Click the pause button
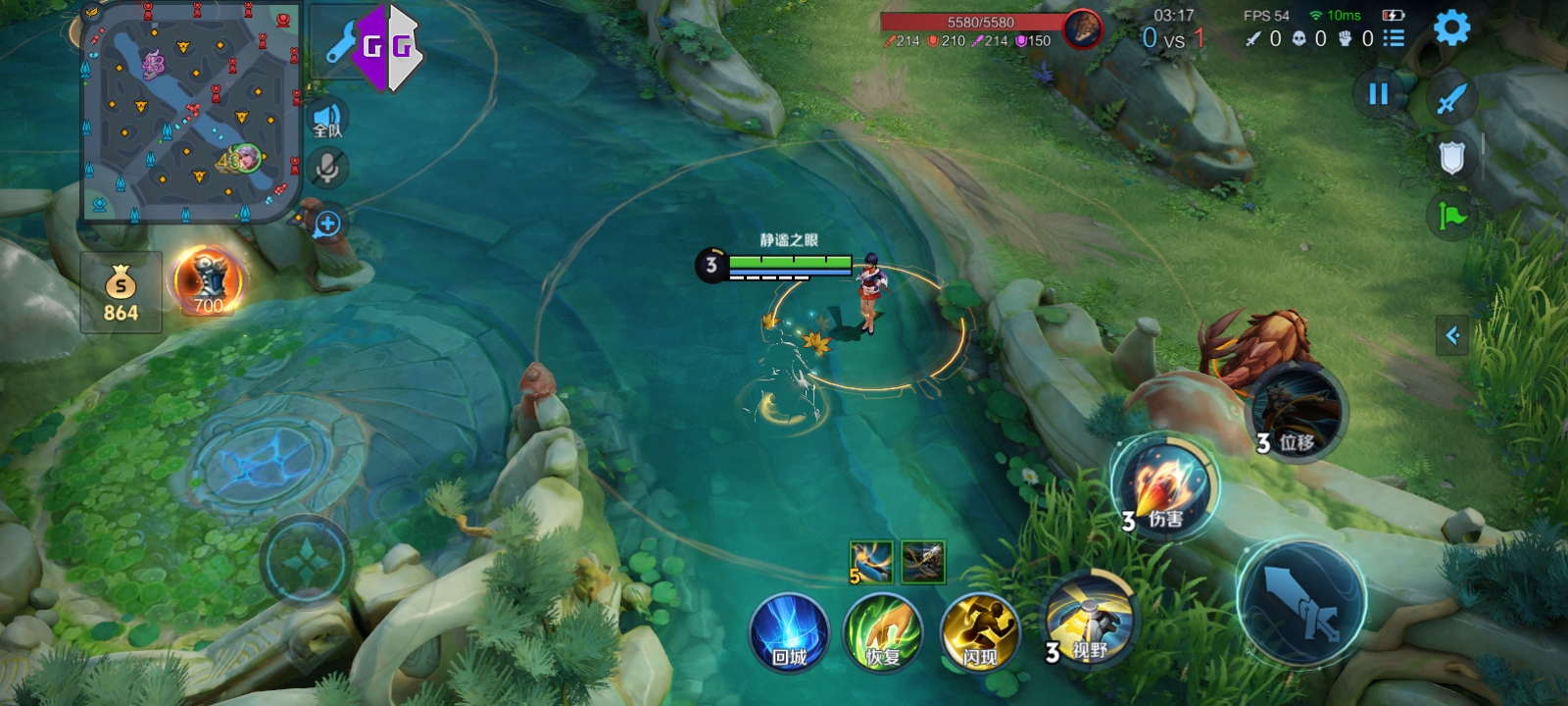The height and width of the screenshot is (706, 1568). (x=1378, y=94)
